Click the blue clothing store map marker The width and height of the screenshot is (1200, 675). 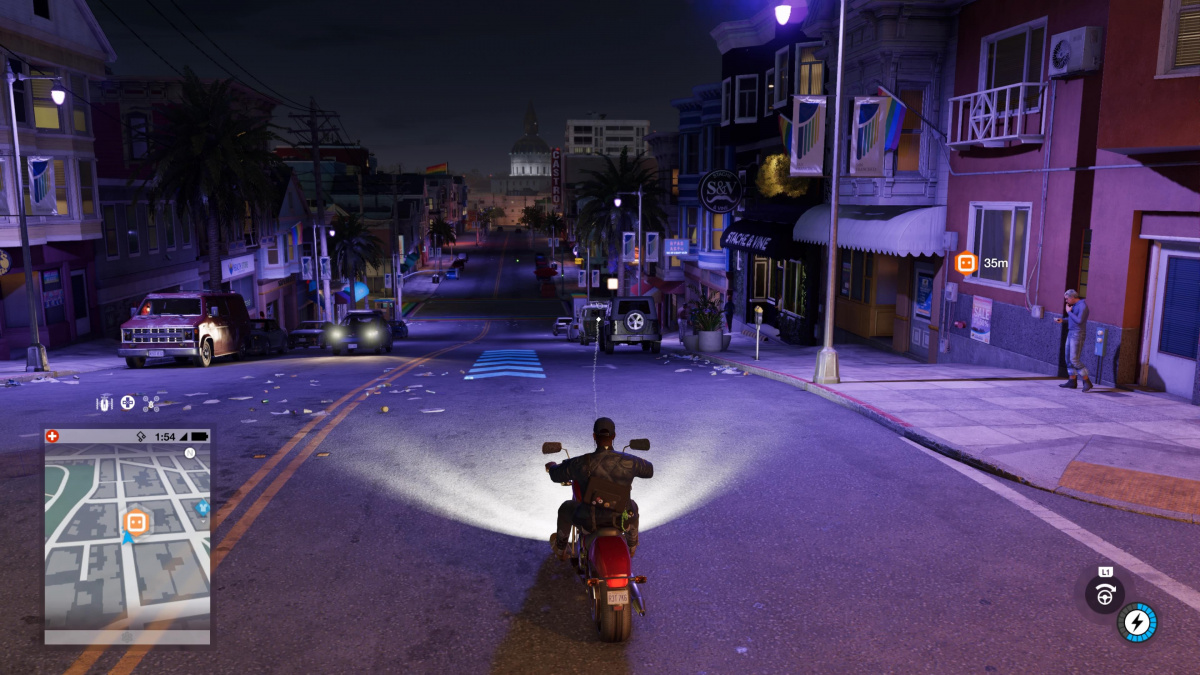pos(204,508)
